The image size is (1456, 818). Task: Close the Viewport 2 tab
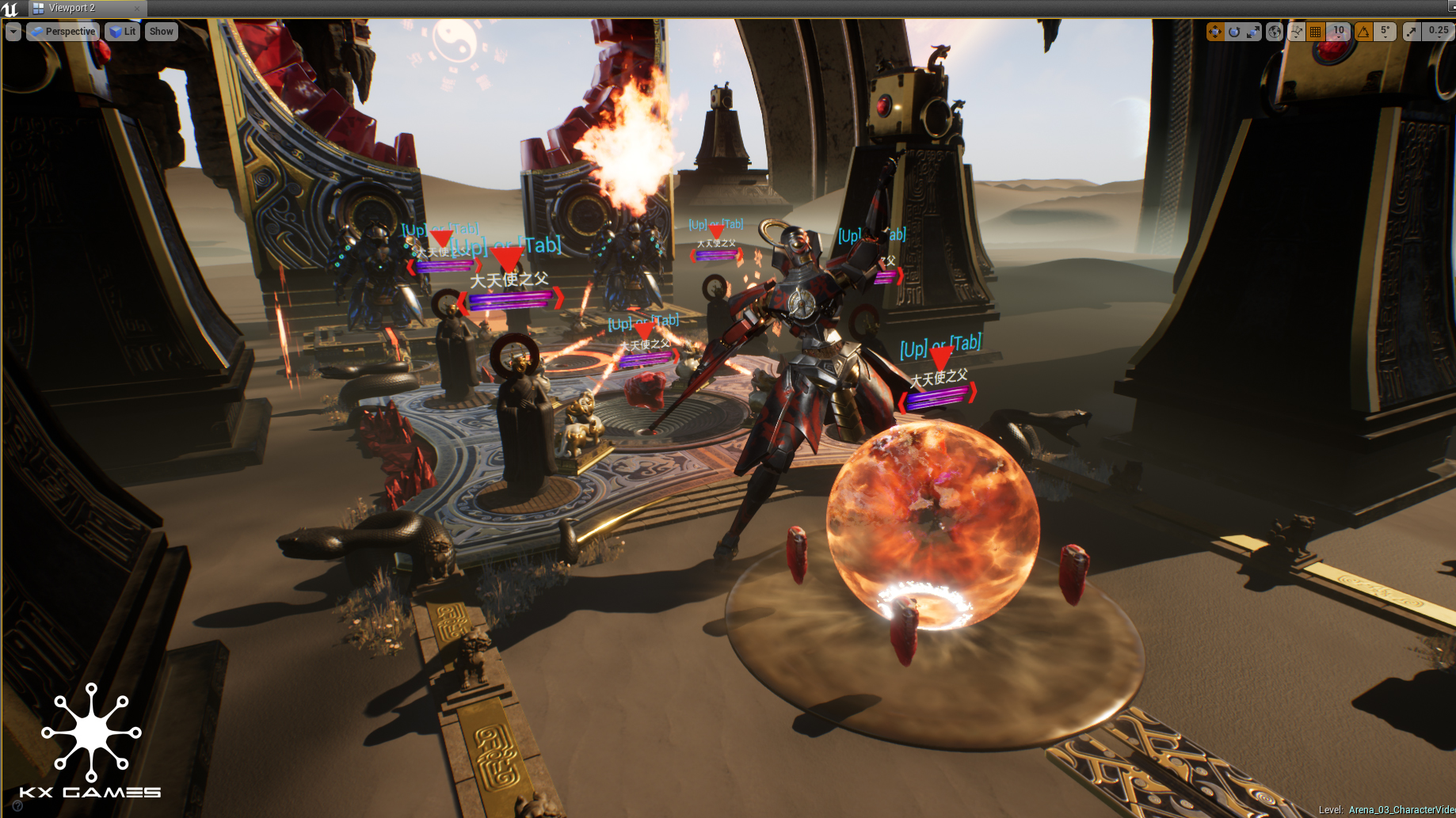coord(136,9)
